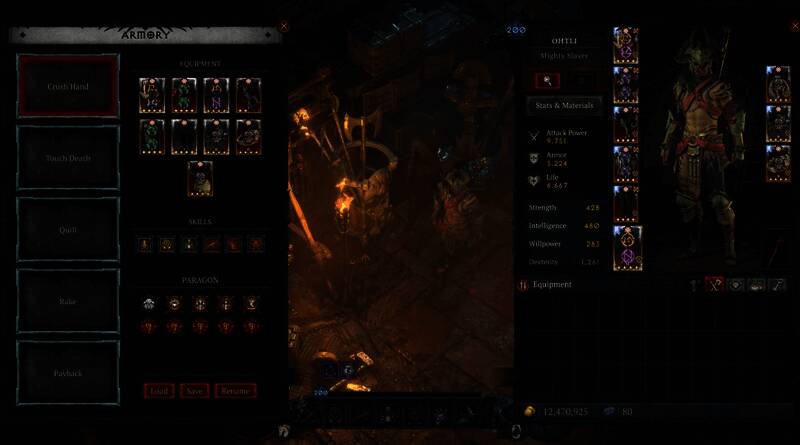
Task: Click the Load button
Action: click(158, 391)
